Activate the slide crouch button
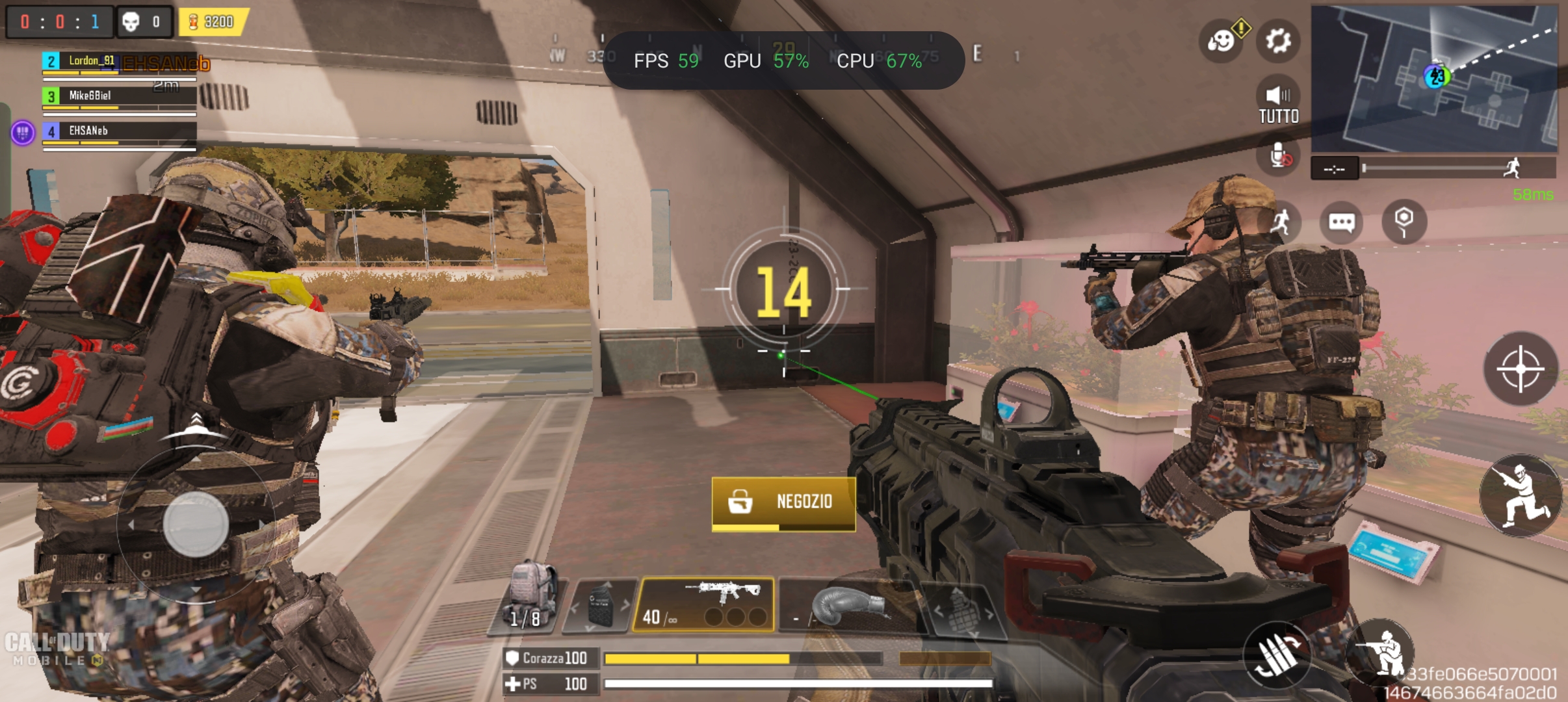Image resolution: width=1568 pixels, height=702 pixels. pyautogui.click(x=1520, y=495)
